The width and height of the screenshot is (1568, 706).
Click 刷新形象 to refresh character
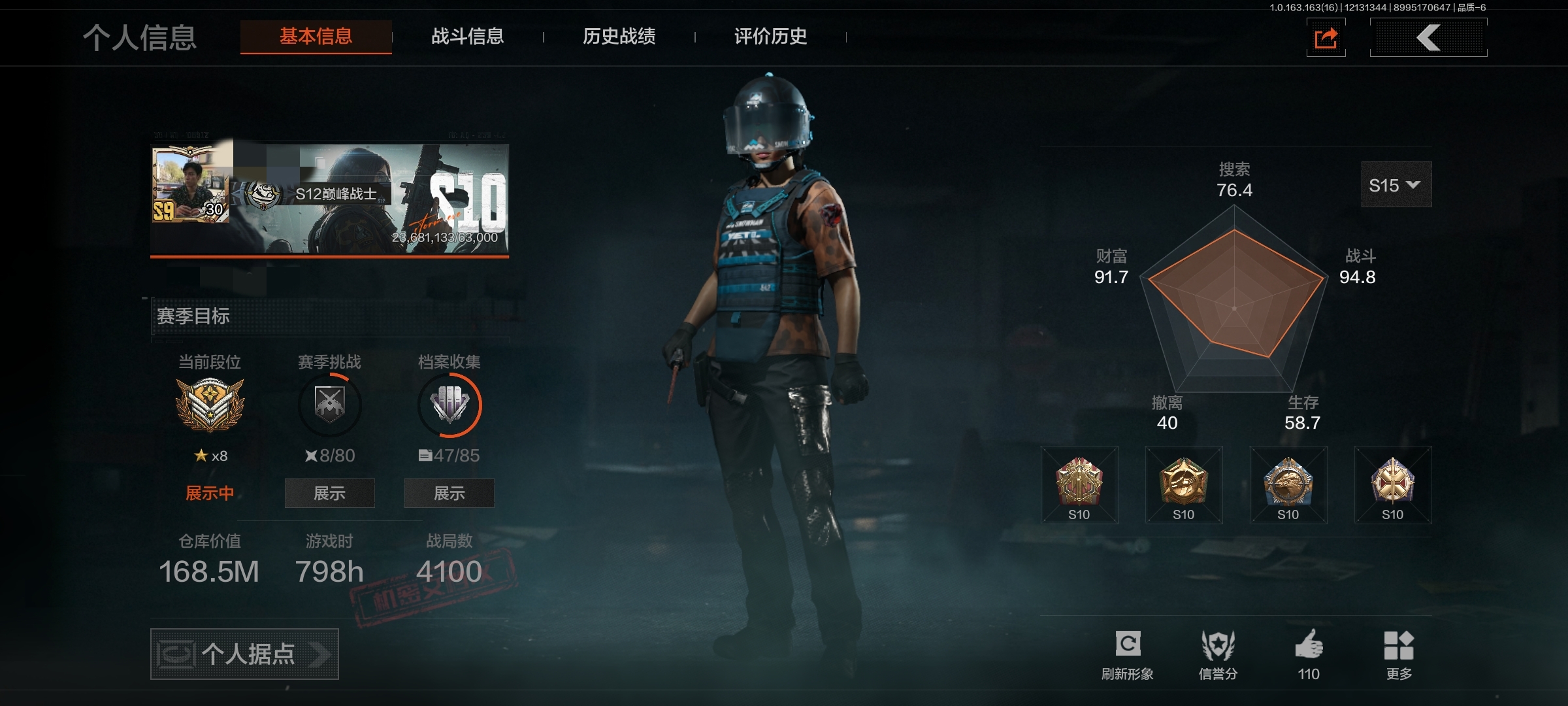point(1128,654)
